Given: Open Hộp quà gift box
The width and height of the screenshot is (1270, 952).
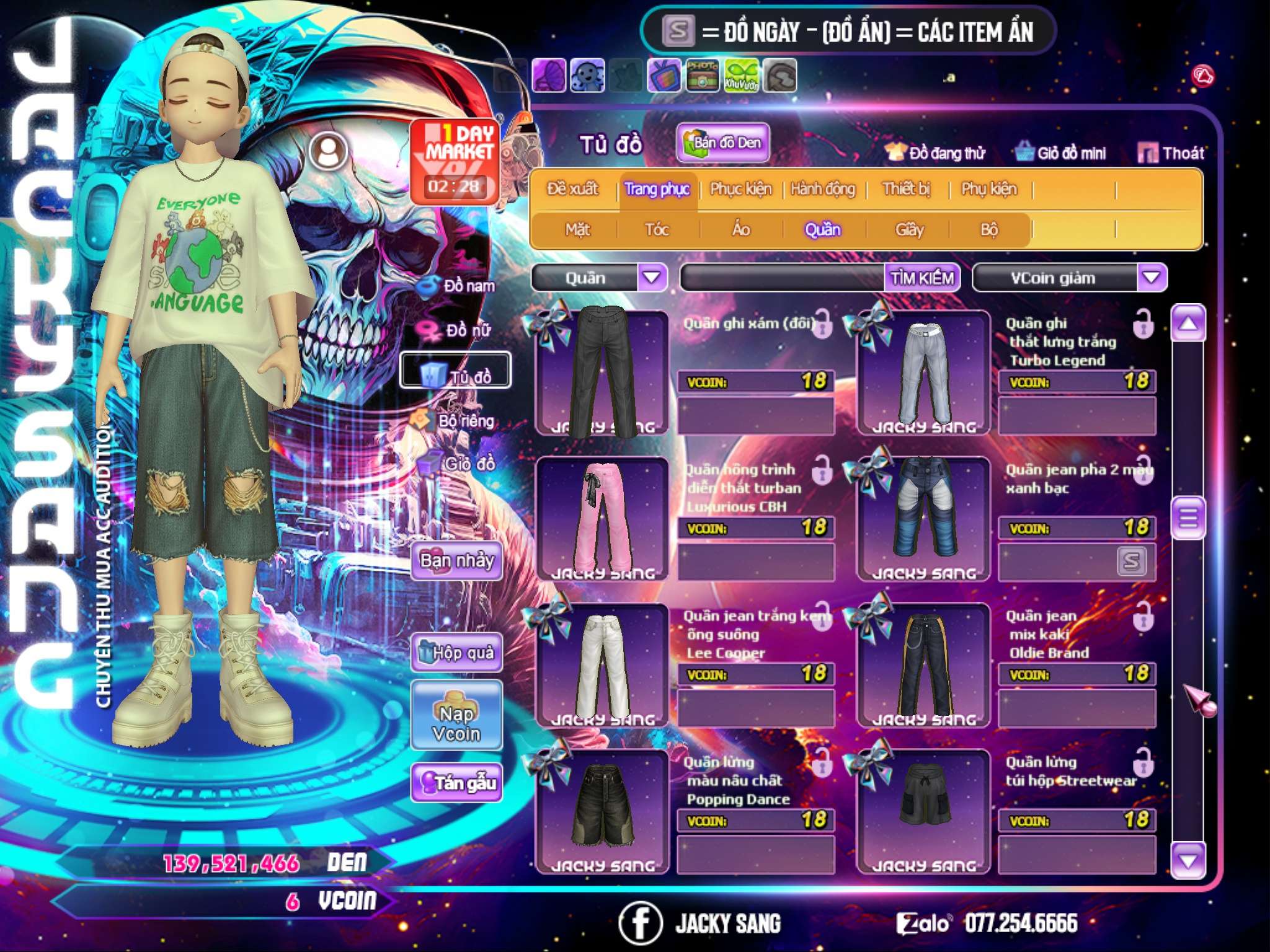Looking at the screenshot, I should click(457, 652).
